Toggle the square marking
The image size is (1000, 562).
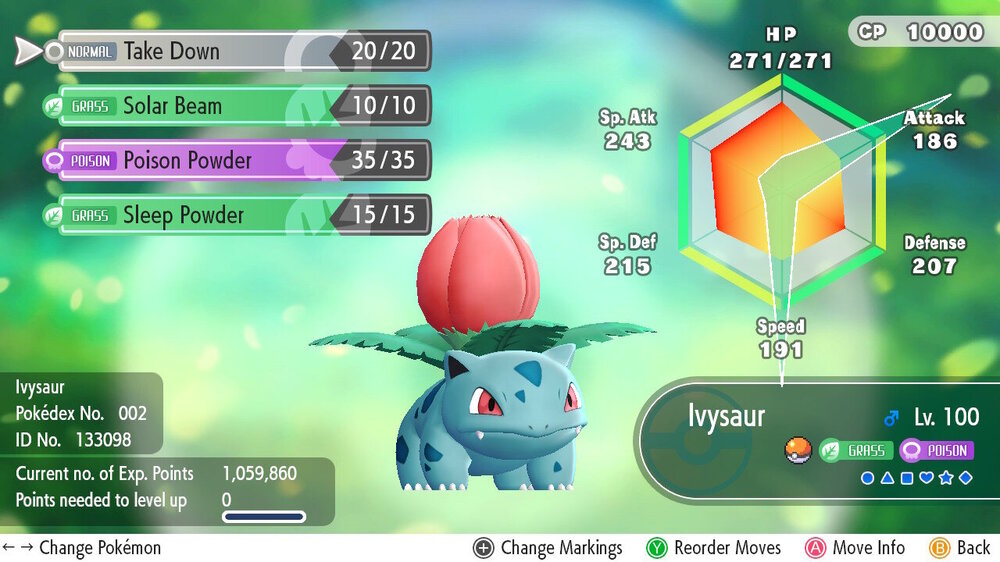907,478
